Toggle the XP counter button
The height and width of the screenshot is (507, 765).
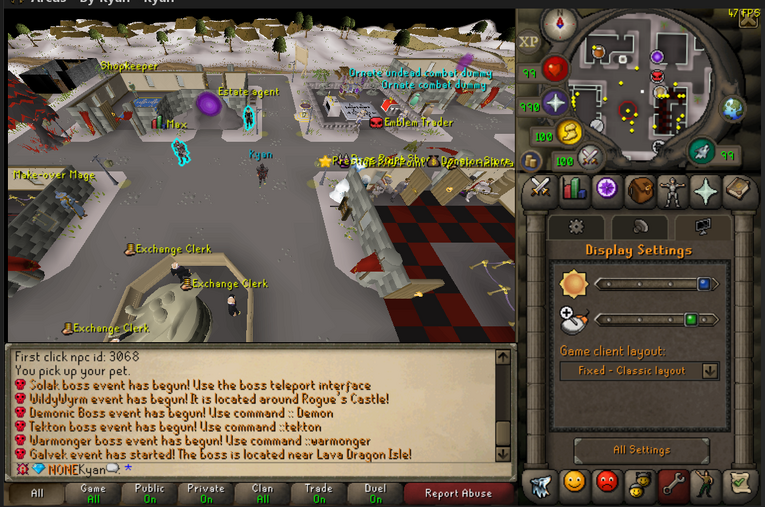(530, 42)
